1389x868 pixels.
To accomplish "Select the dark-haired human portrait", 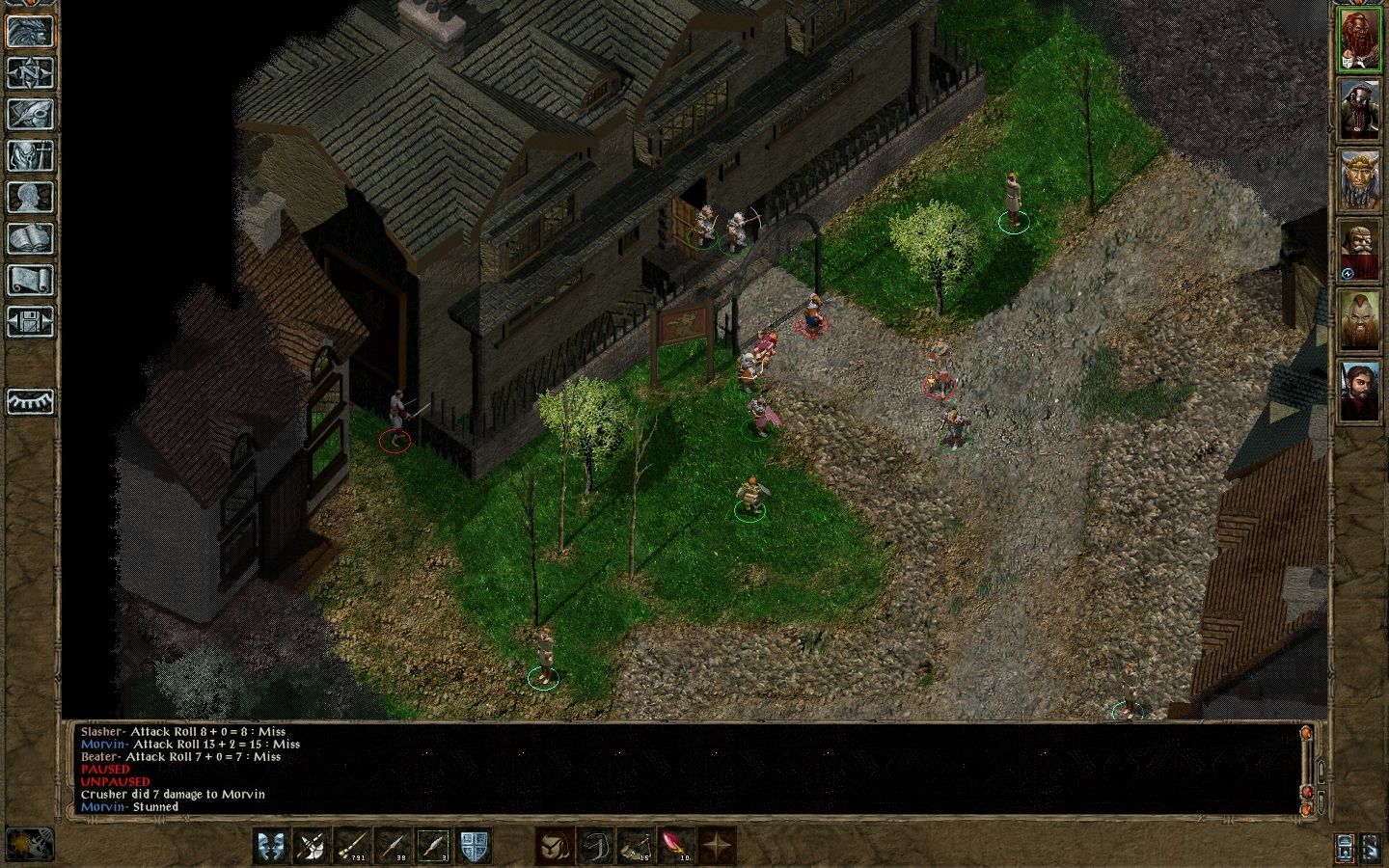I will (x=1359, y=390).
